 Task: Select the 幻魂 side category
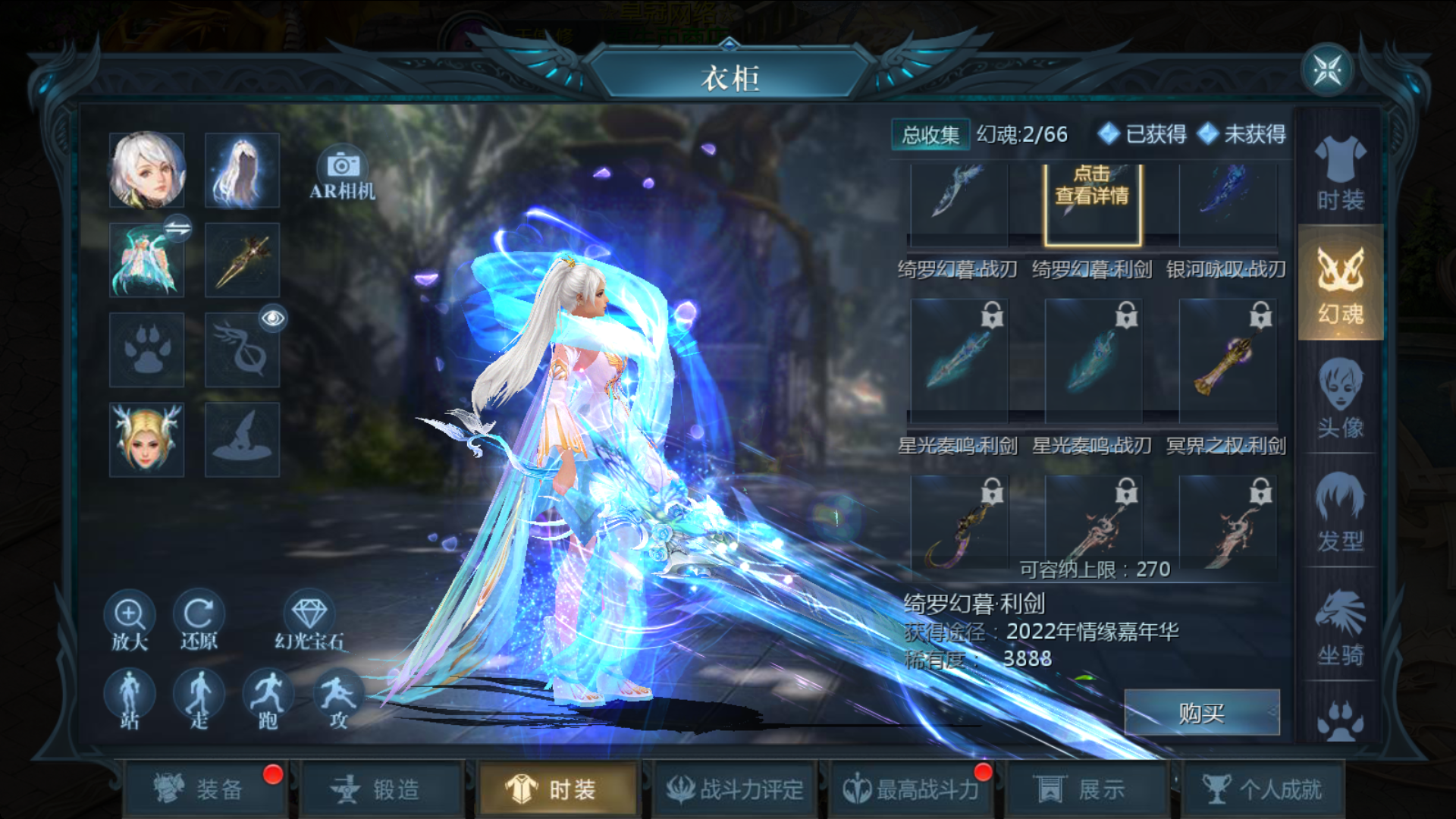coord(1340,284)
